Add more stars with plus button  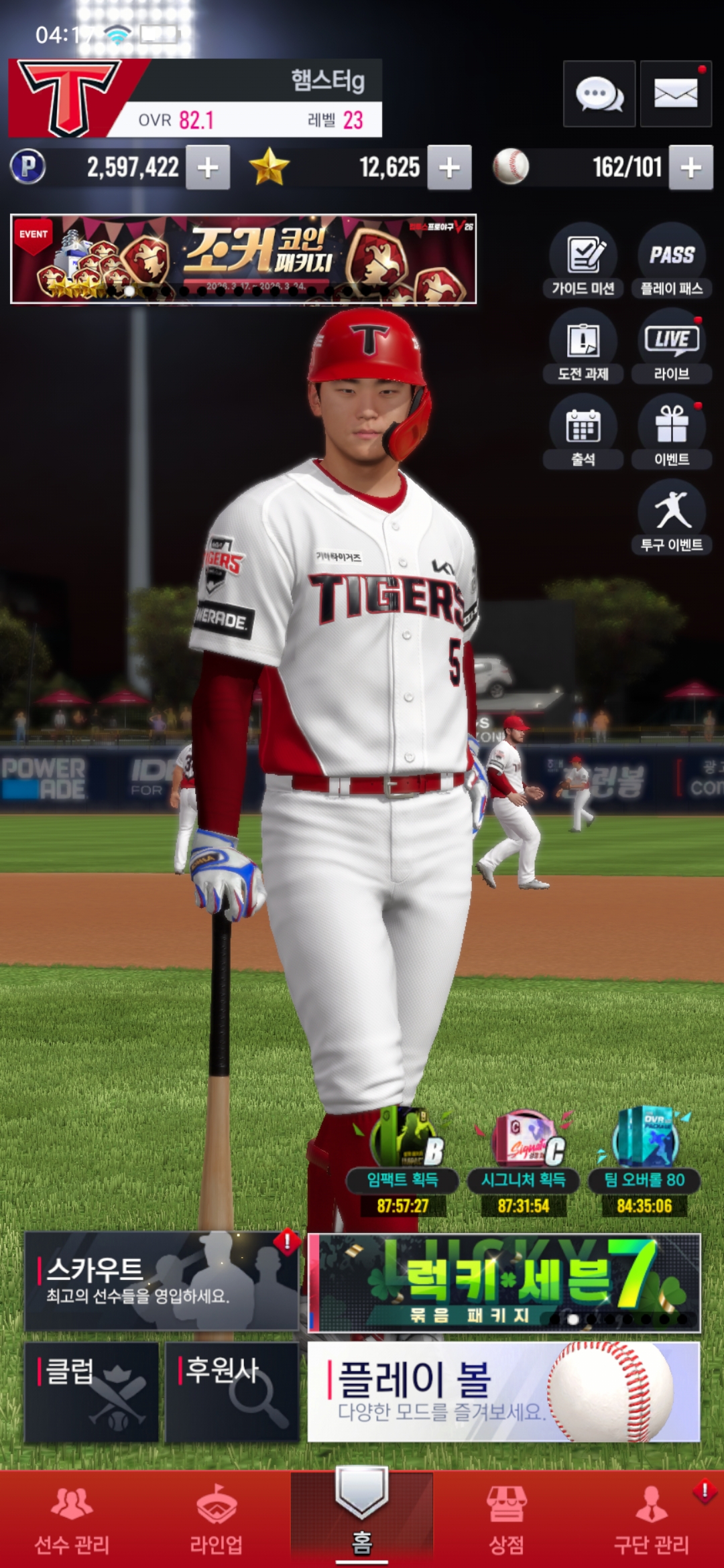449,168
